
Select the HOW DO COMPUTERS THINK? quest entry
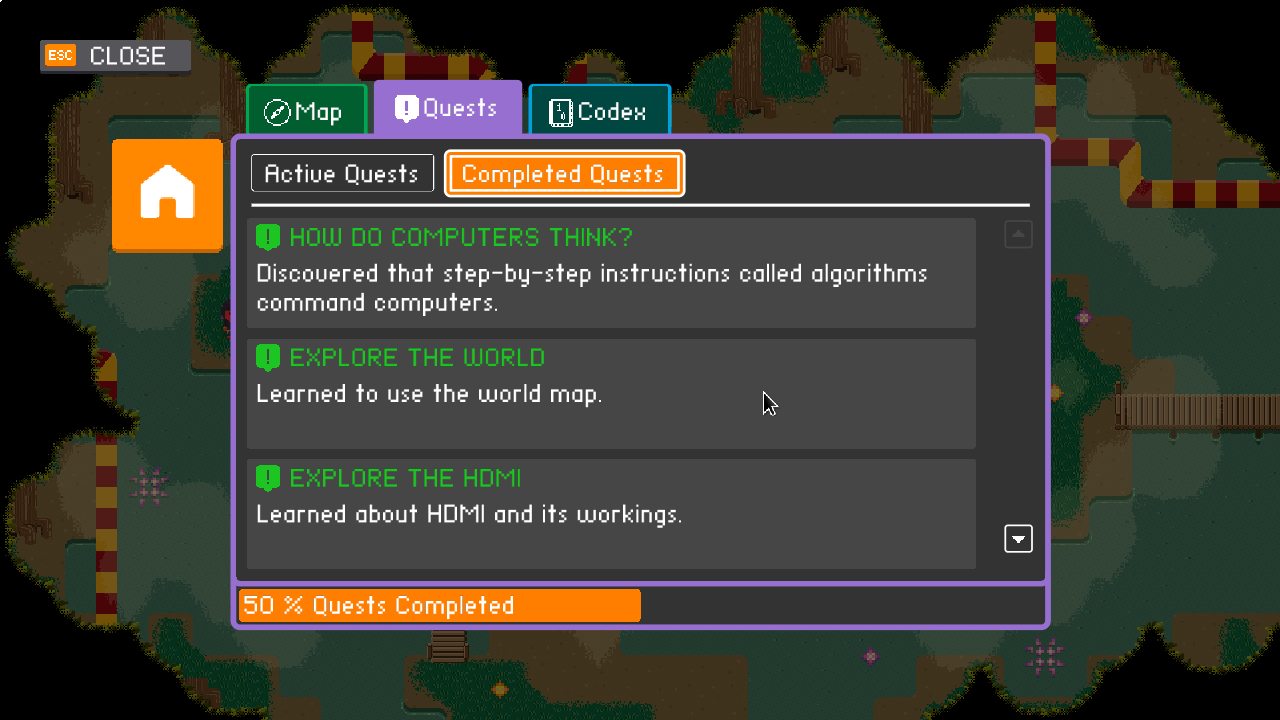(611, 272)
